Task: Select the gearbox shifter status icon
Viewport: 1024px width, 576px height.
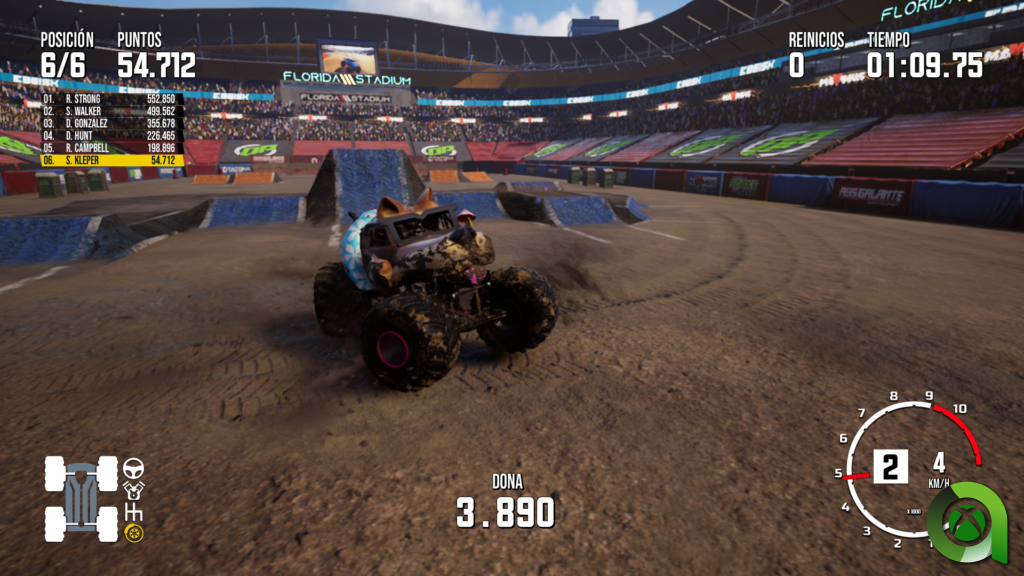Action: click(x=133, y=512)
